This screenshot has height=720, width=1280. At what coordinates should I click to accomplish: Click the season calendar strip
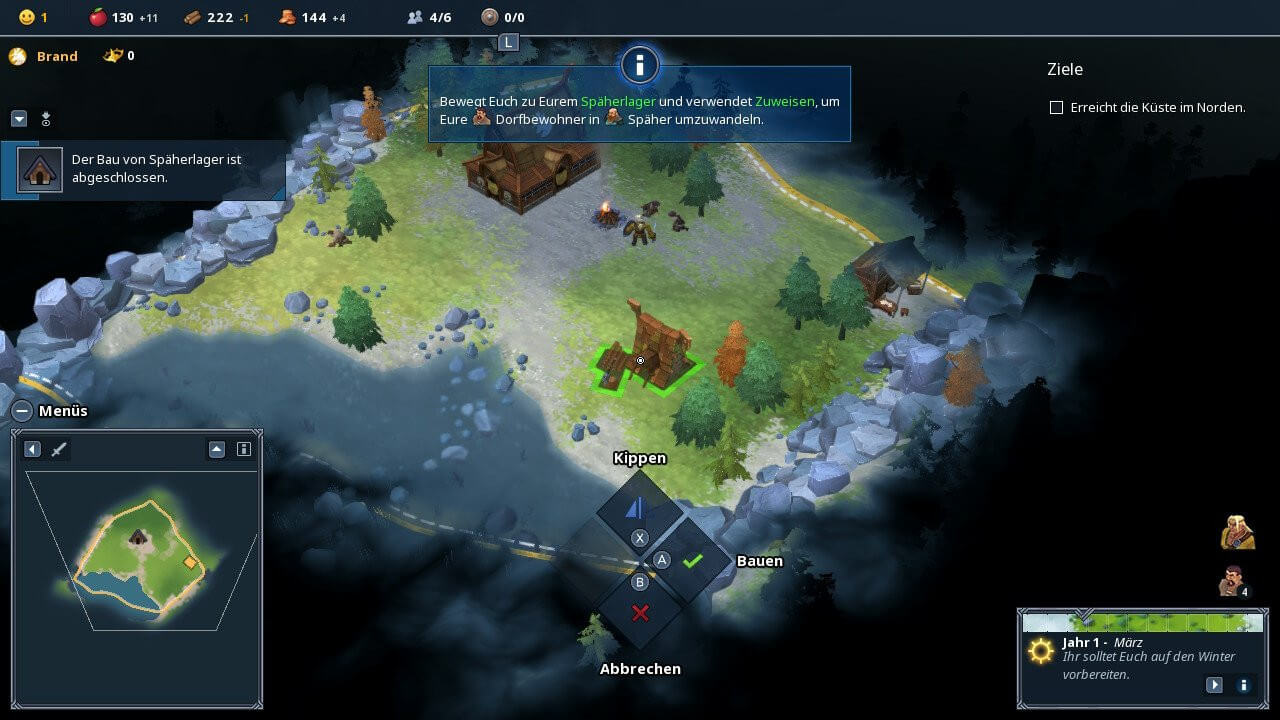(x=1141, y=622)
